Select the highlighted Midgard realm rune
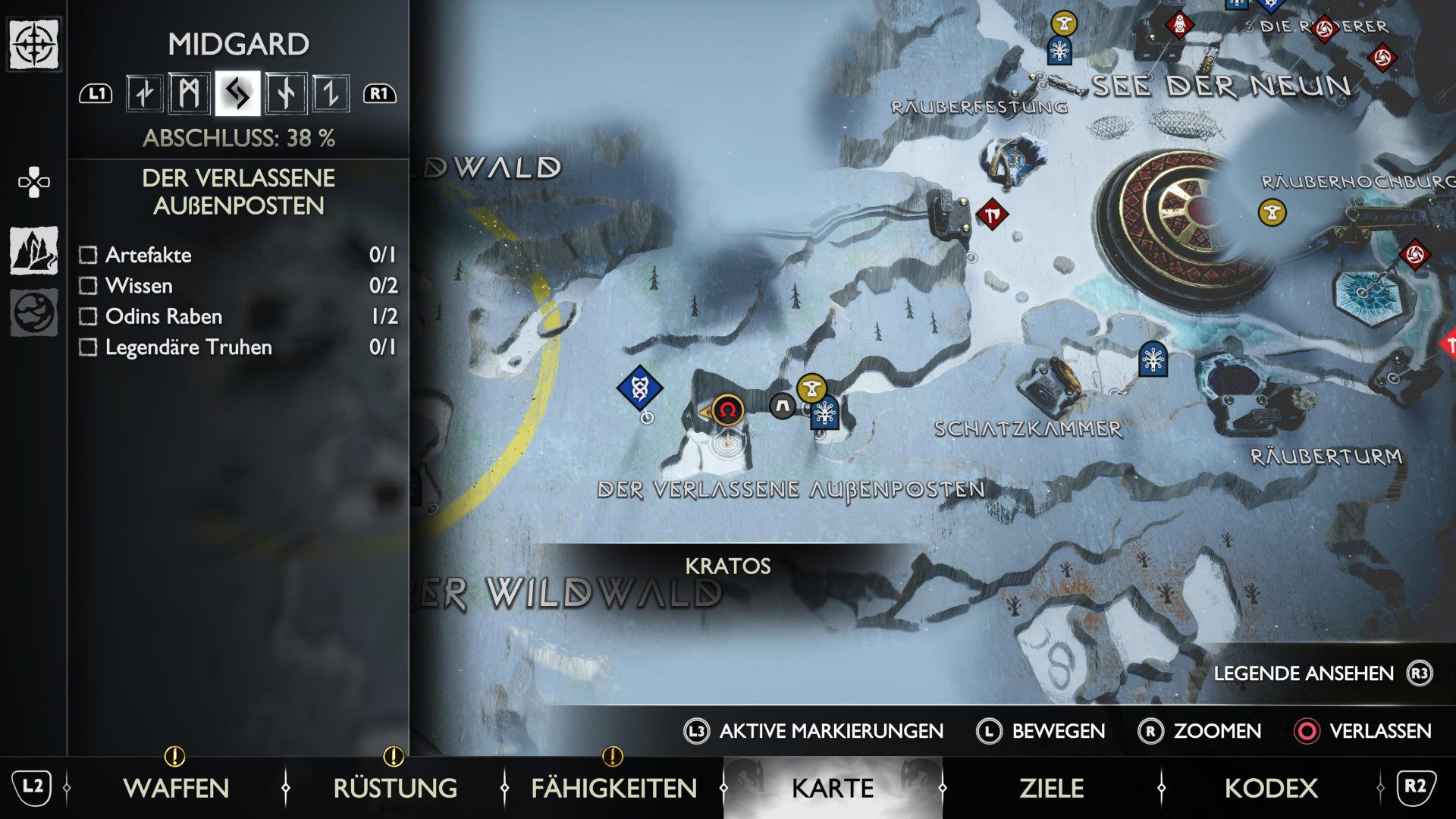 coord(237,94)
